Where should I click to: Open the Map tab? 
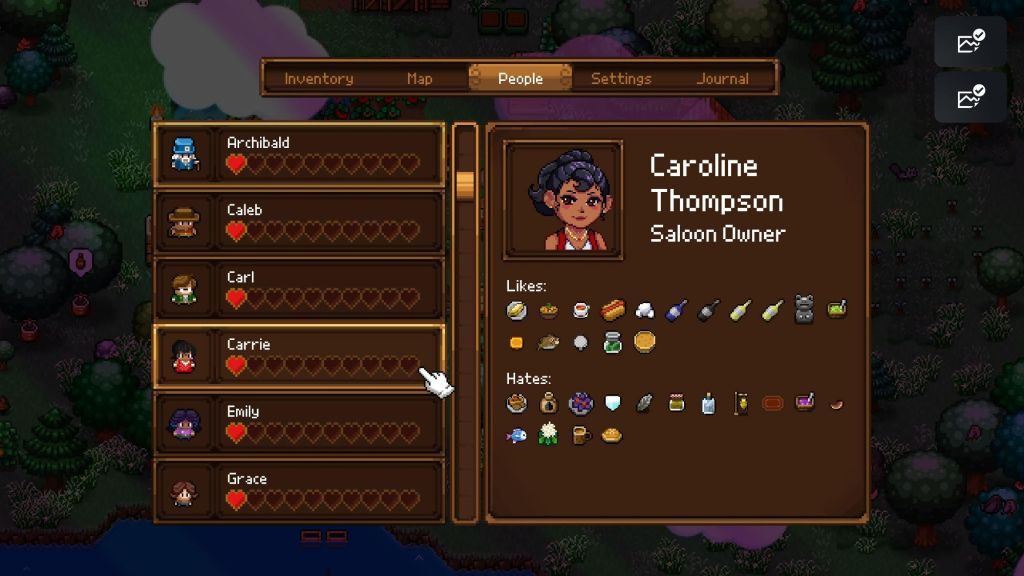pyautogui.click(x=420, y=78)
